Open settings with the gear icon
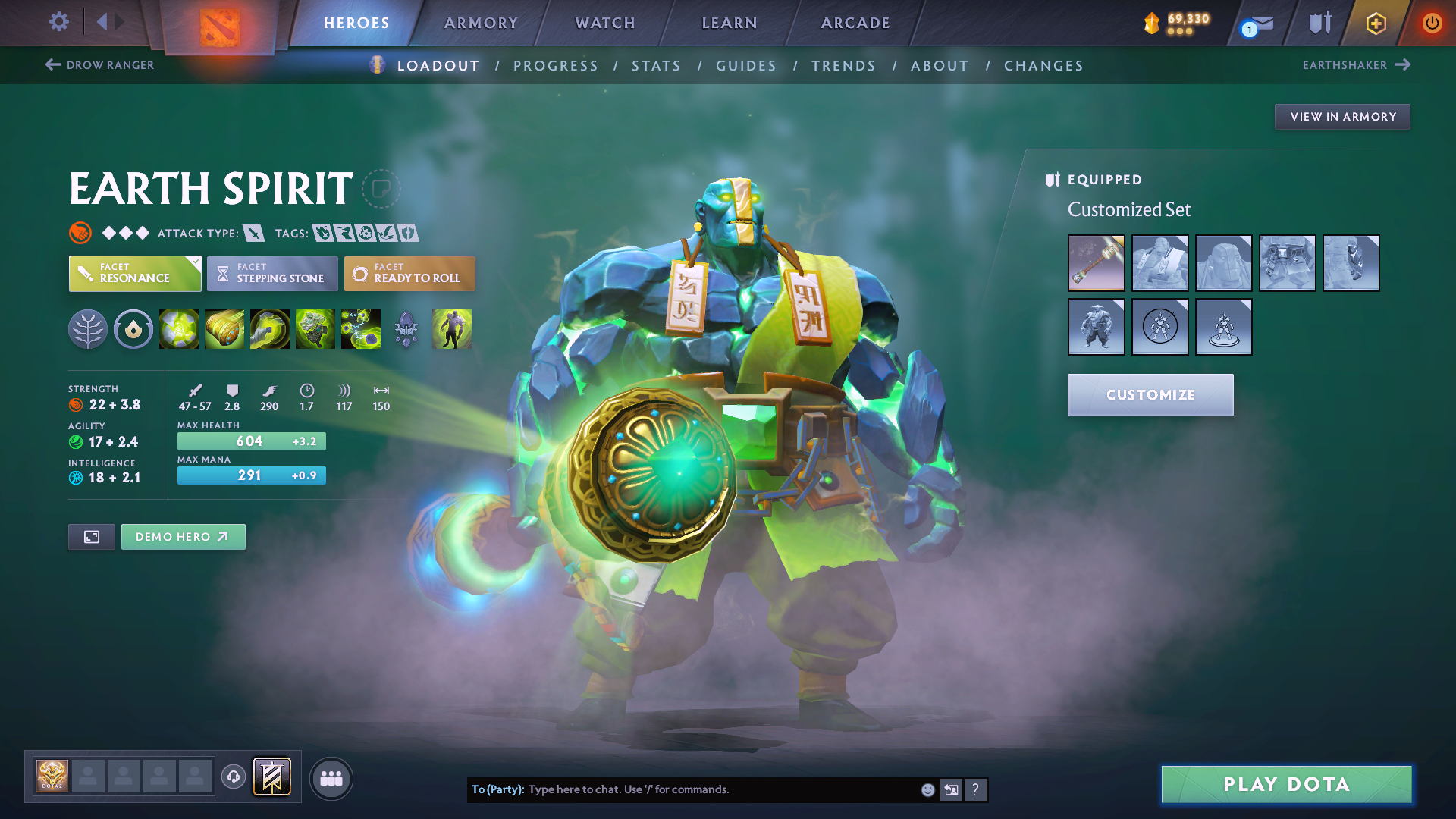 tap(58, 22)
